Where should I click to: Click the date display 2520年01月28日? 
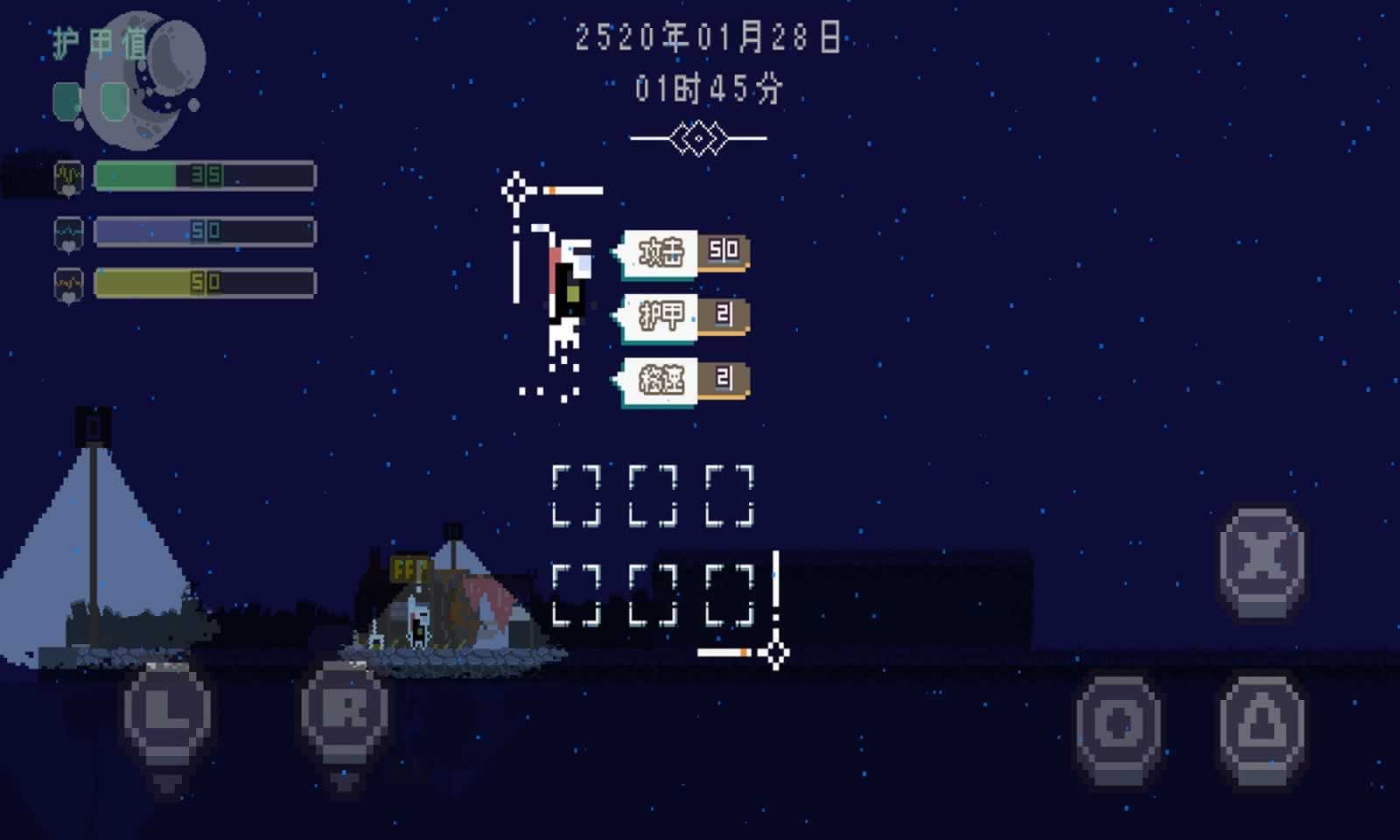pos(710,37)
